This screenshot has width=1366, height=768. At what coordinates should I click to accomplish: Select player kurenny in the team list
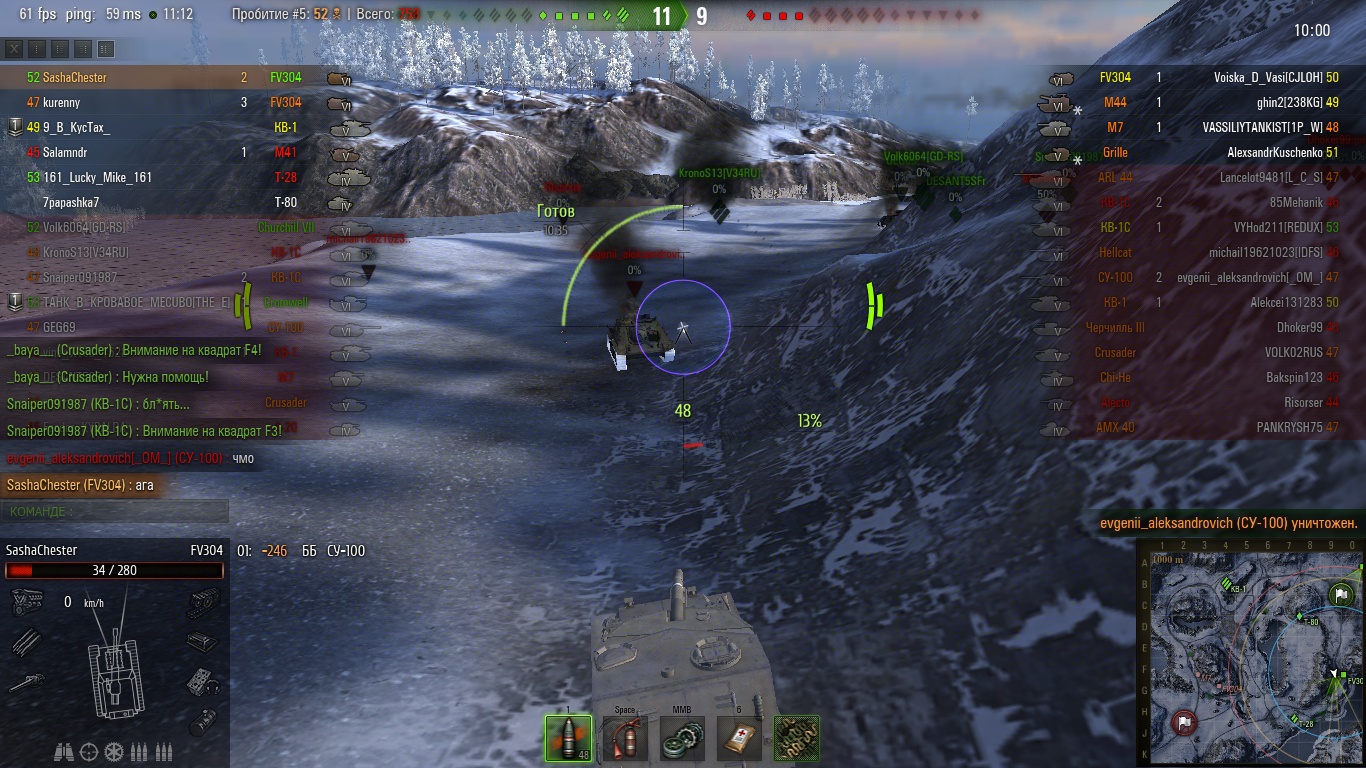click(61, 102)
